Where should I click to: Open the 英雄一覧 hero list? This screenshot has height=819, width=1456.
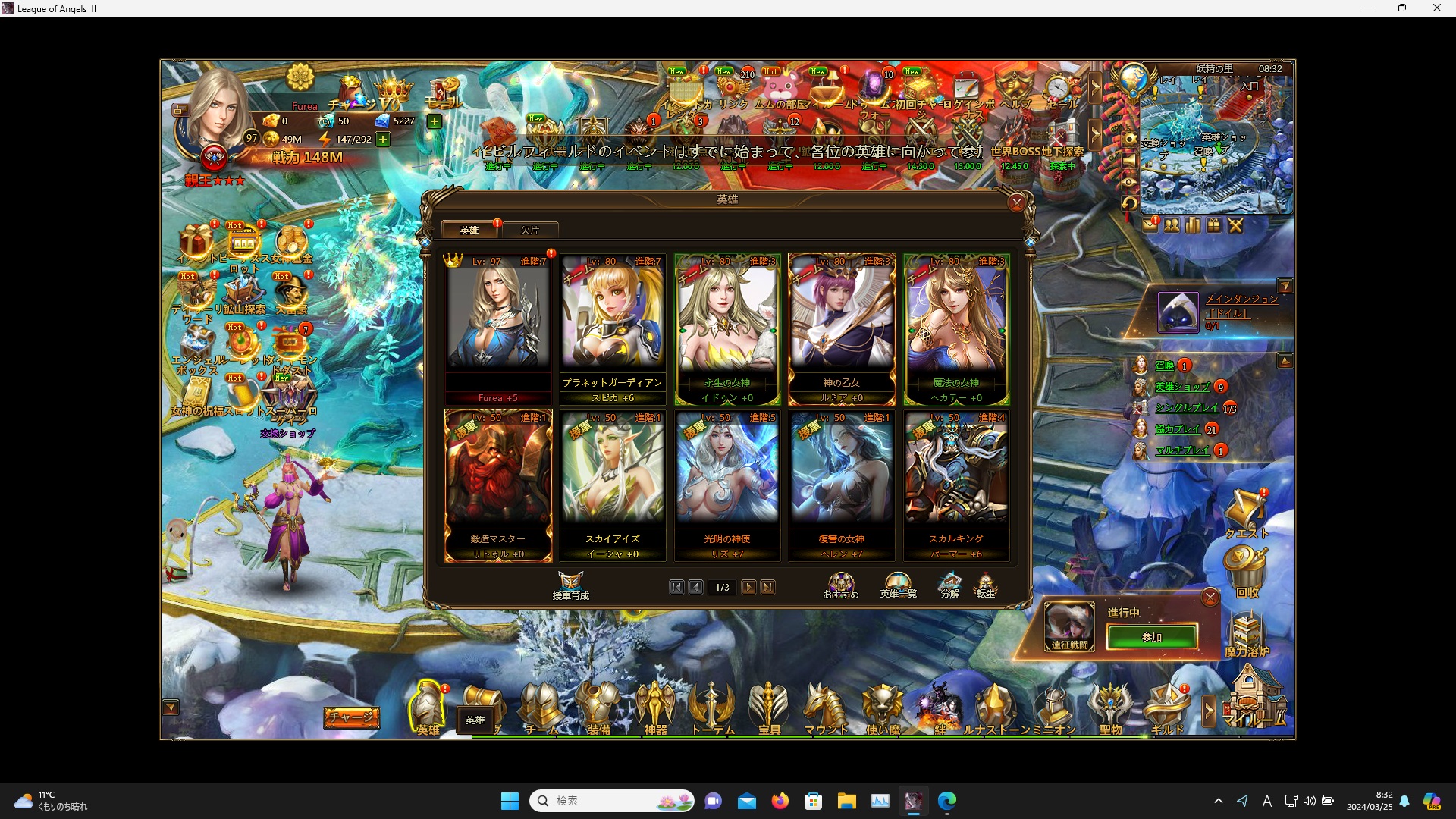point(898,585)
